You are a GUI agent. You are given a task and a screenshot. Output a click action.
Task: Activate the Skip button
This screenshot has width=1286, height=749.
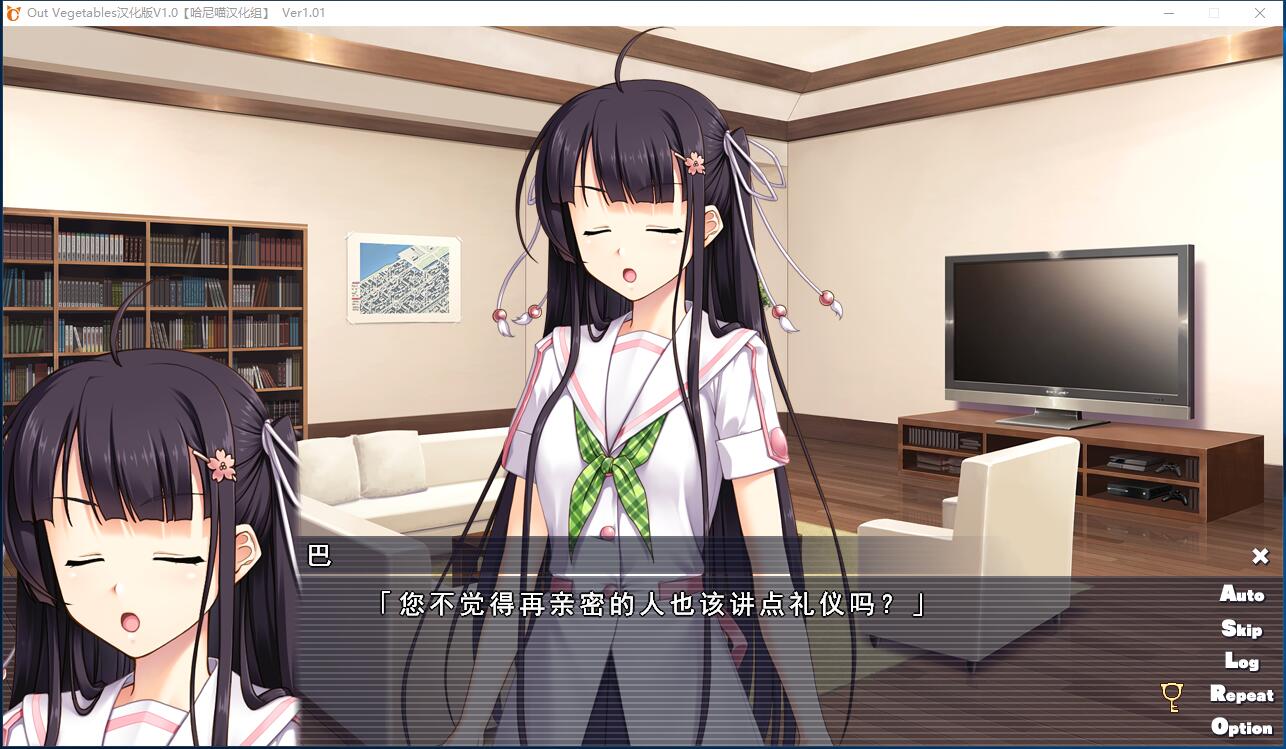pos(1241,628)
